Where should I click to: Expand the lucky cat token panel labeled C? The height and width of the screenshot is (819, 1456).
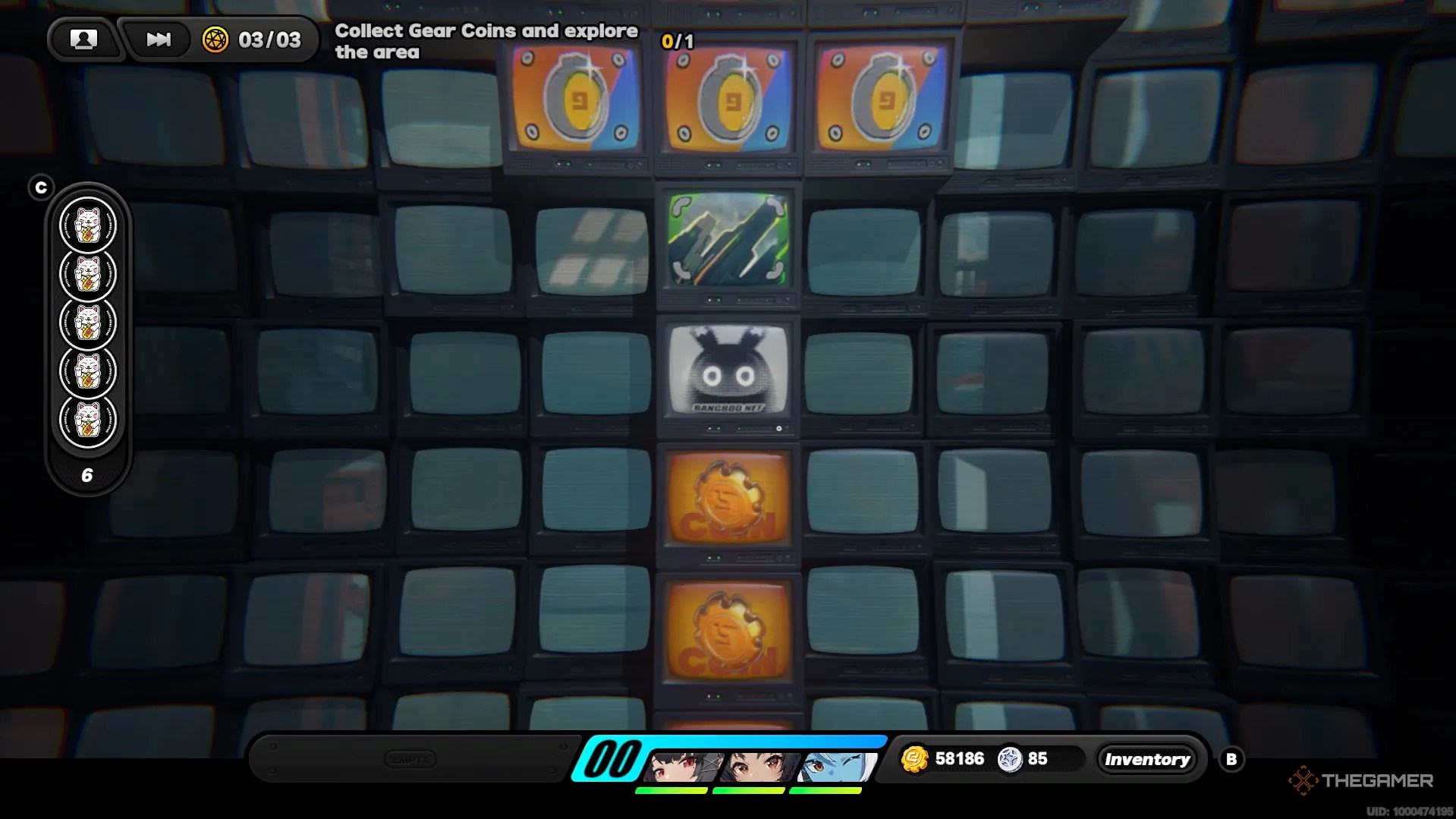pyautogui.click(x=42, y=186)
